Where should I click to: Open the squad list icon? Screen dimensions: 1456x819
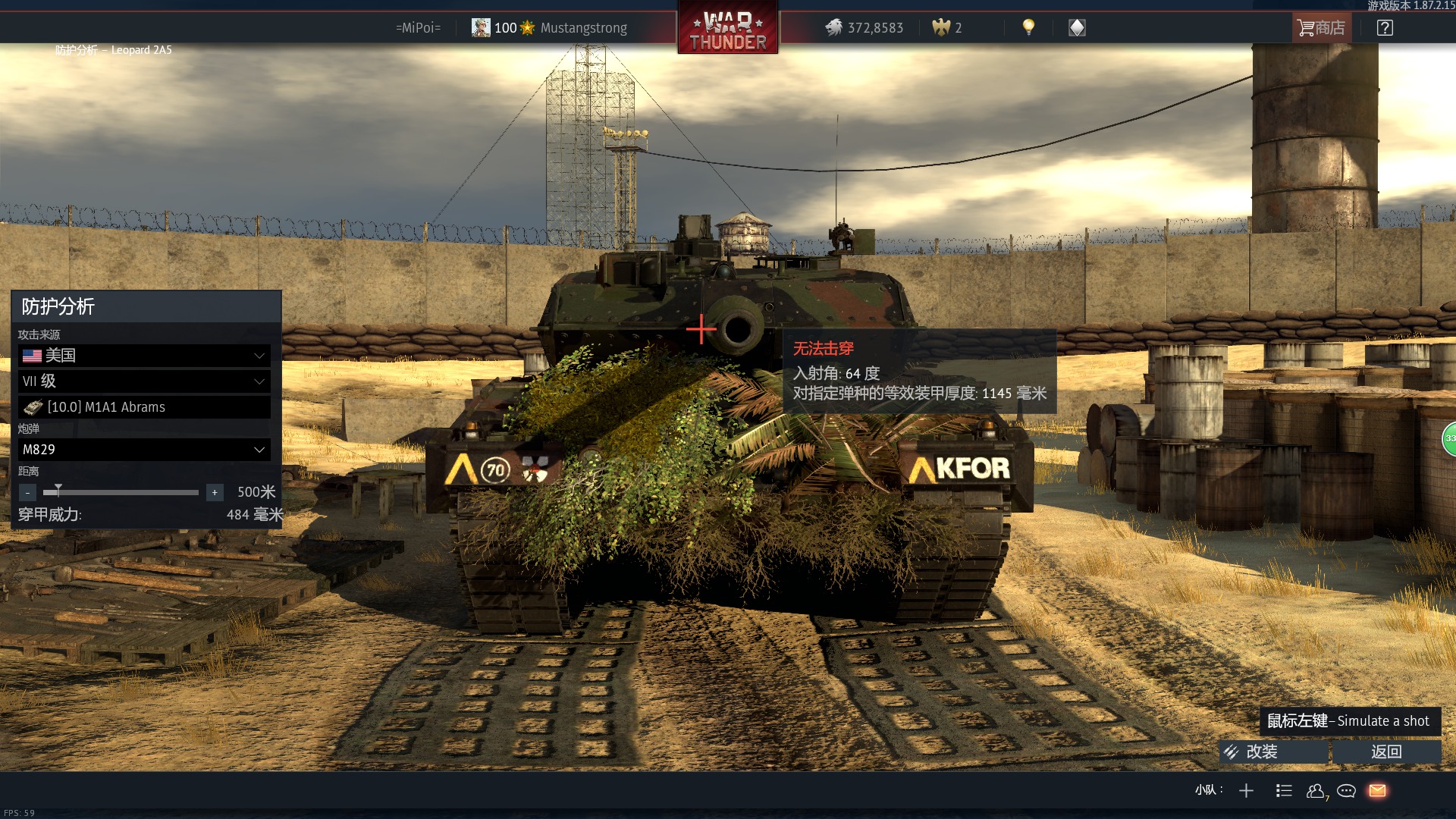[1284, 791]
